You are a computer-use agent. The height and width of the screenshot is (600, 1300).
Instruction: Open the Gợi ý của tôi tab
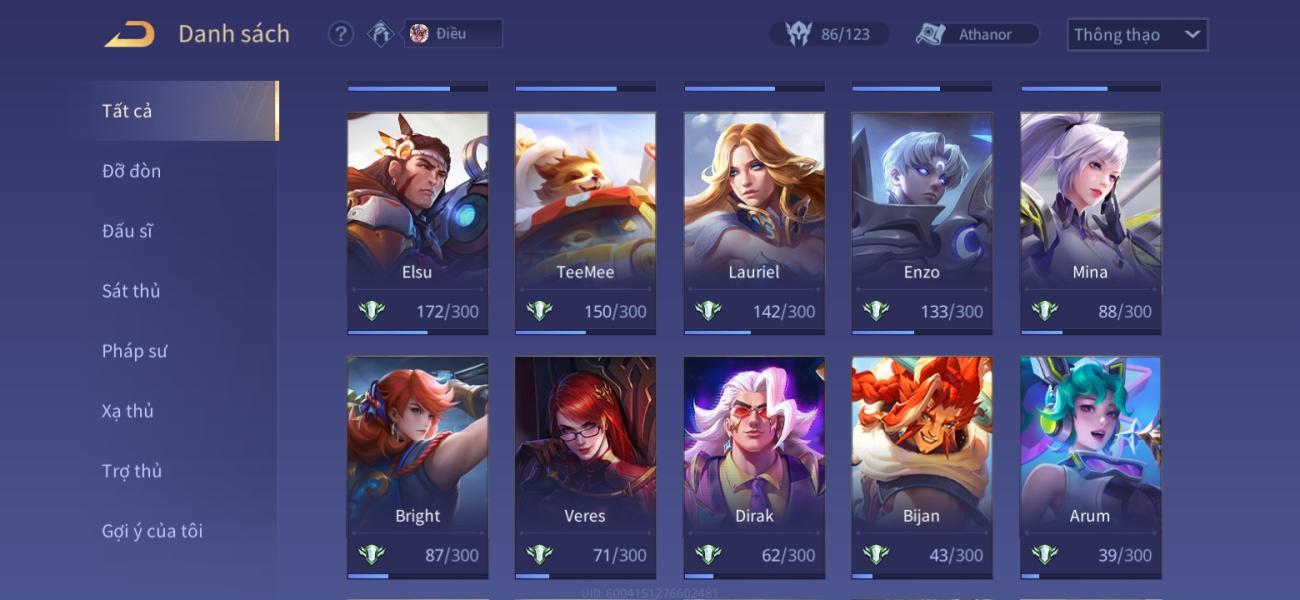point(152,531)
